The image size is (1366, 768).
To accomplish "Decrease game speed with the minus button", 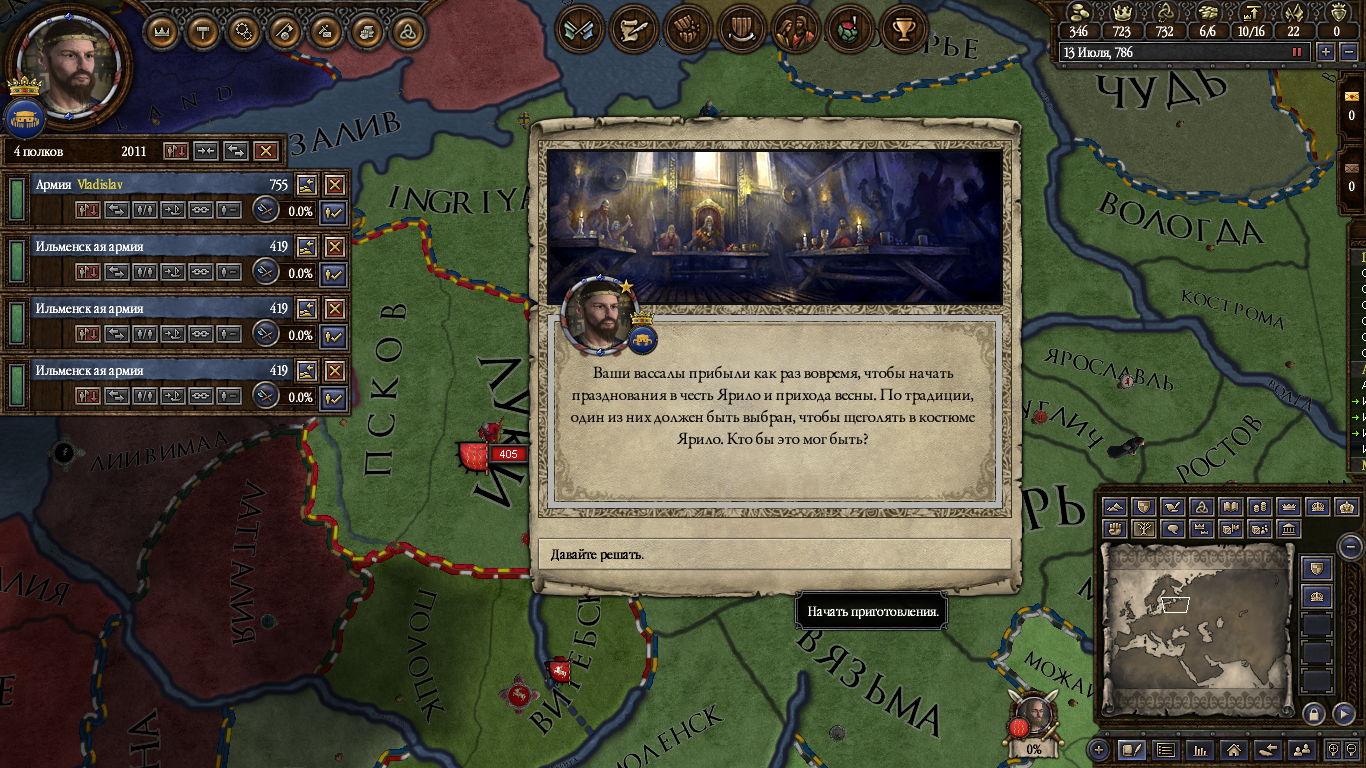I will tap(1346, 52).
